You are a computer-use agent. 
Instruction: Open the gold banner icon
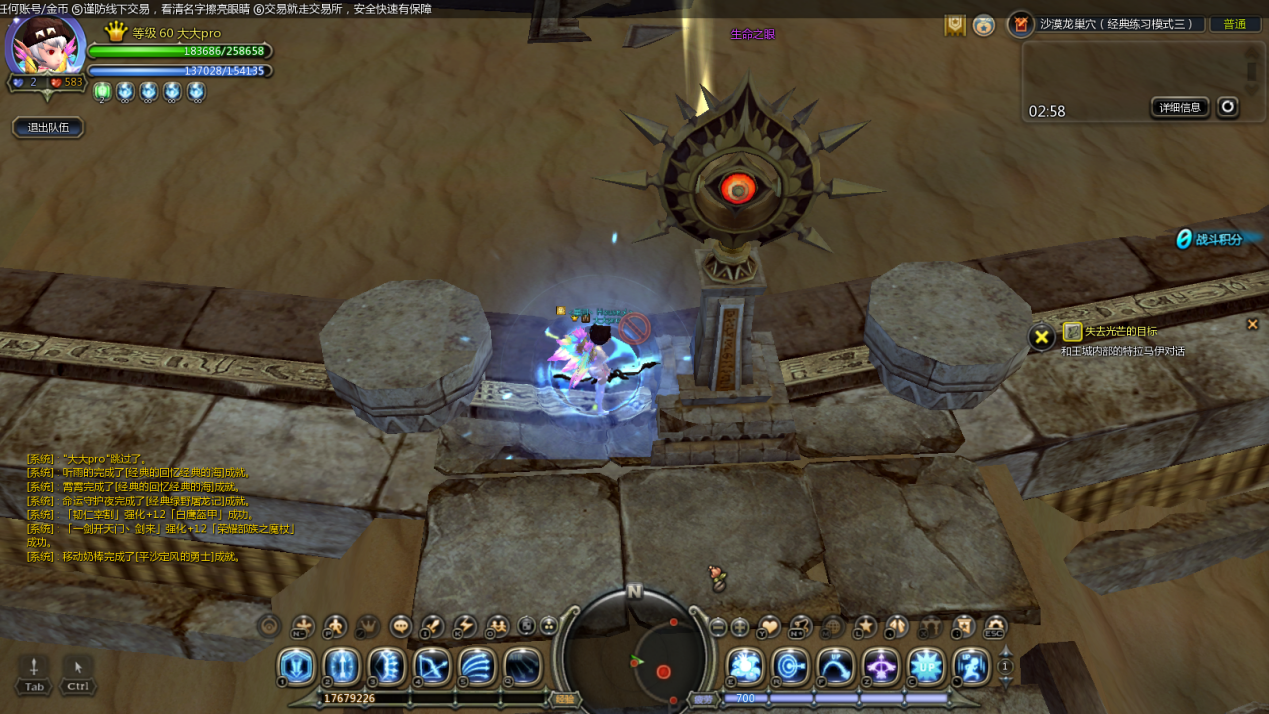coord(955,25)
